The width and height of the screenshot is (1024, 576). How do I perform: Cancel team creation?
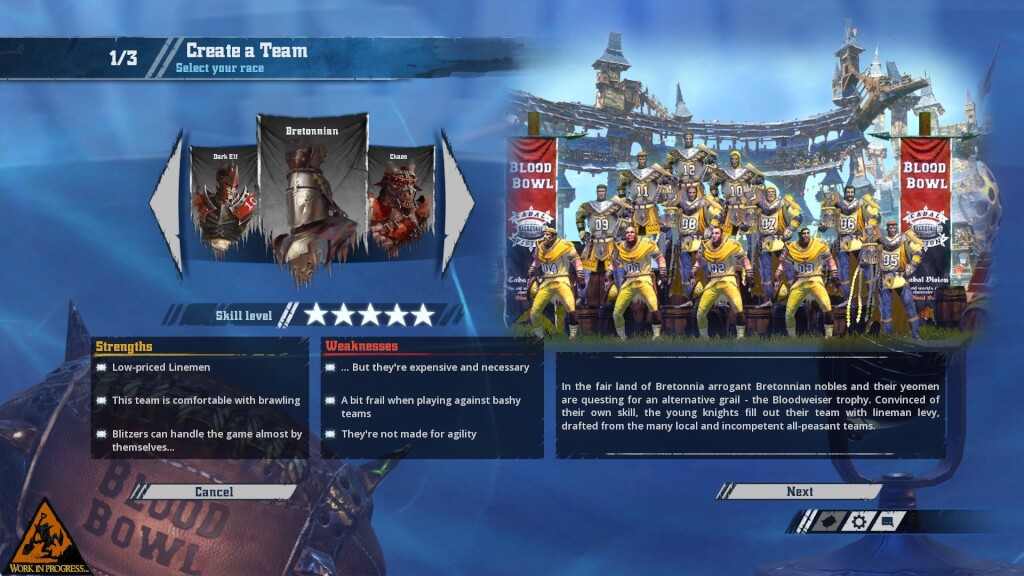point(214,491)
